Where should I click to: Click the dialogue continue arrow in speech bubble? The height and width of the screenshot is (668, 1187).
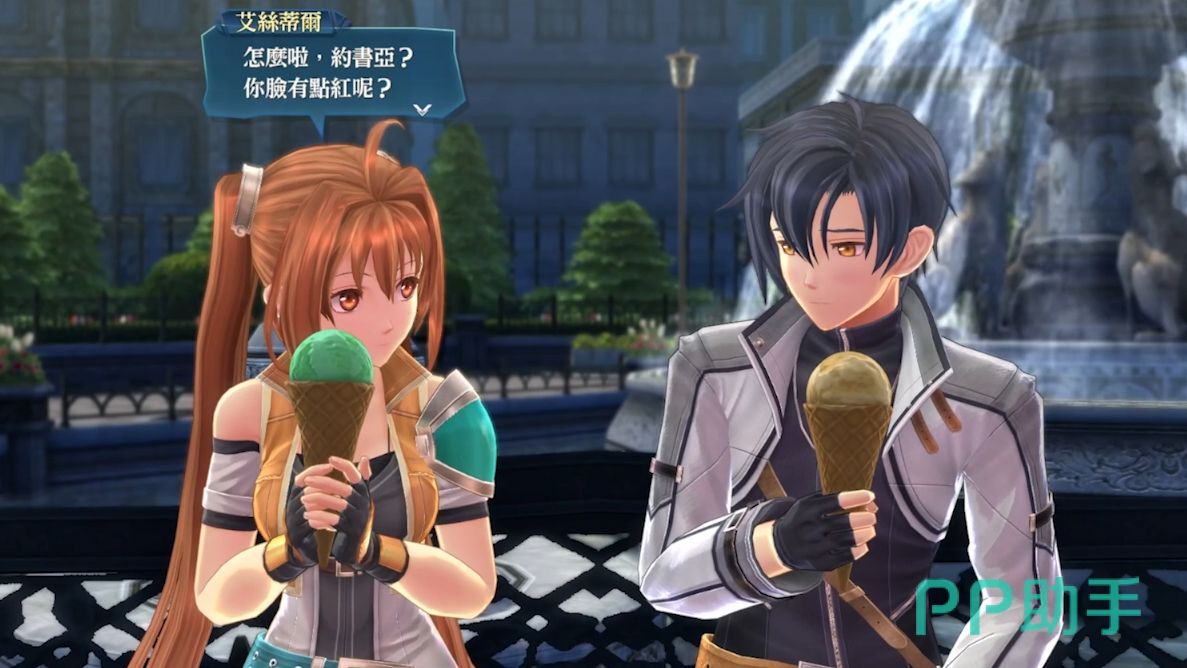(422, 108)
